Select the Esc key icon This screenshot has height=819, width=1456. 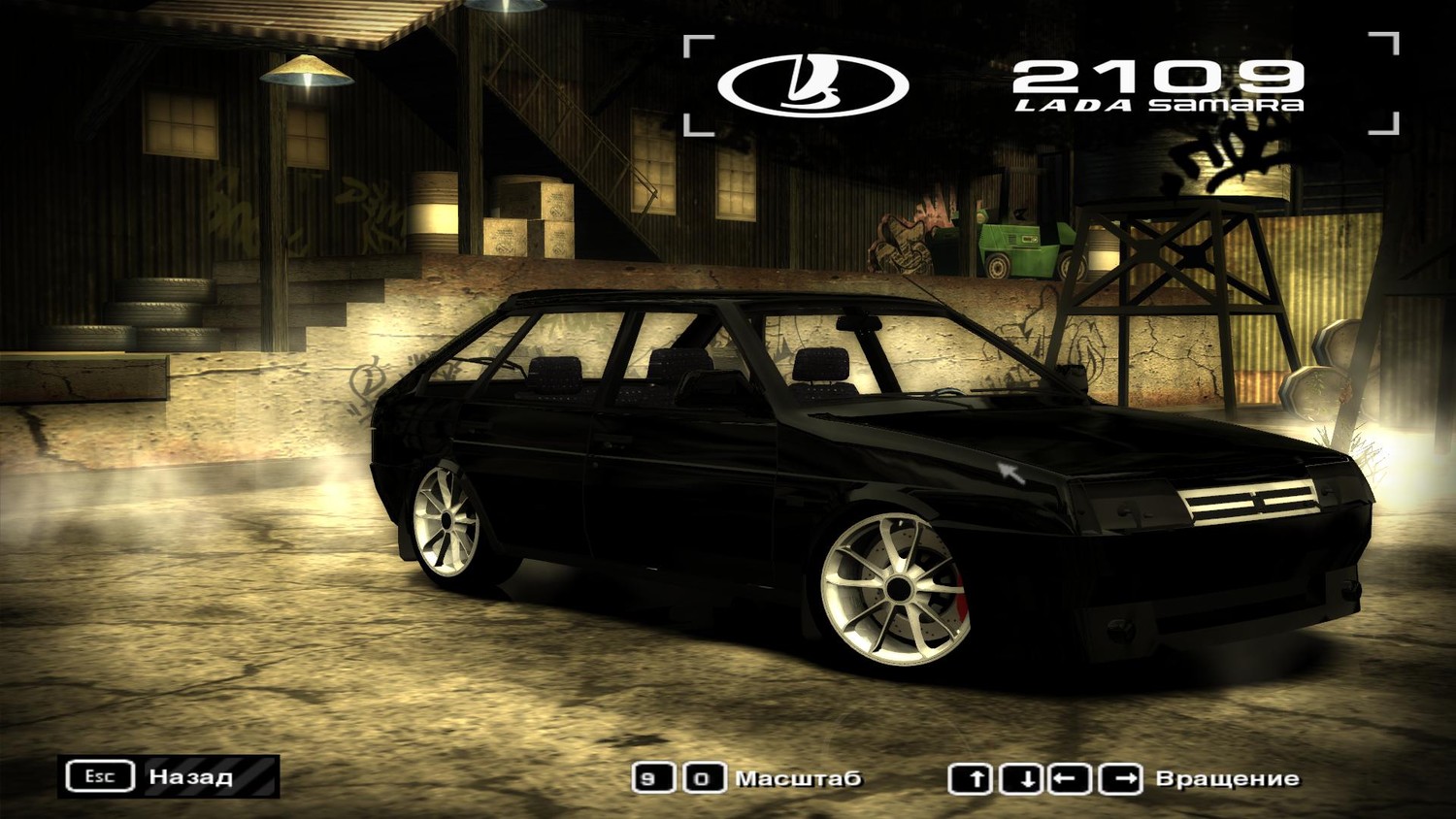(100, 775)
